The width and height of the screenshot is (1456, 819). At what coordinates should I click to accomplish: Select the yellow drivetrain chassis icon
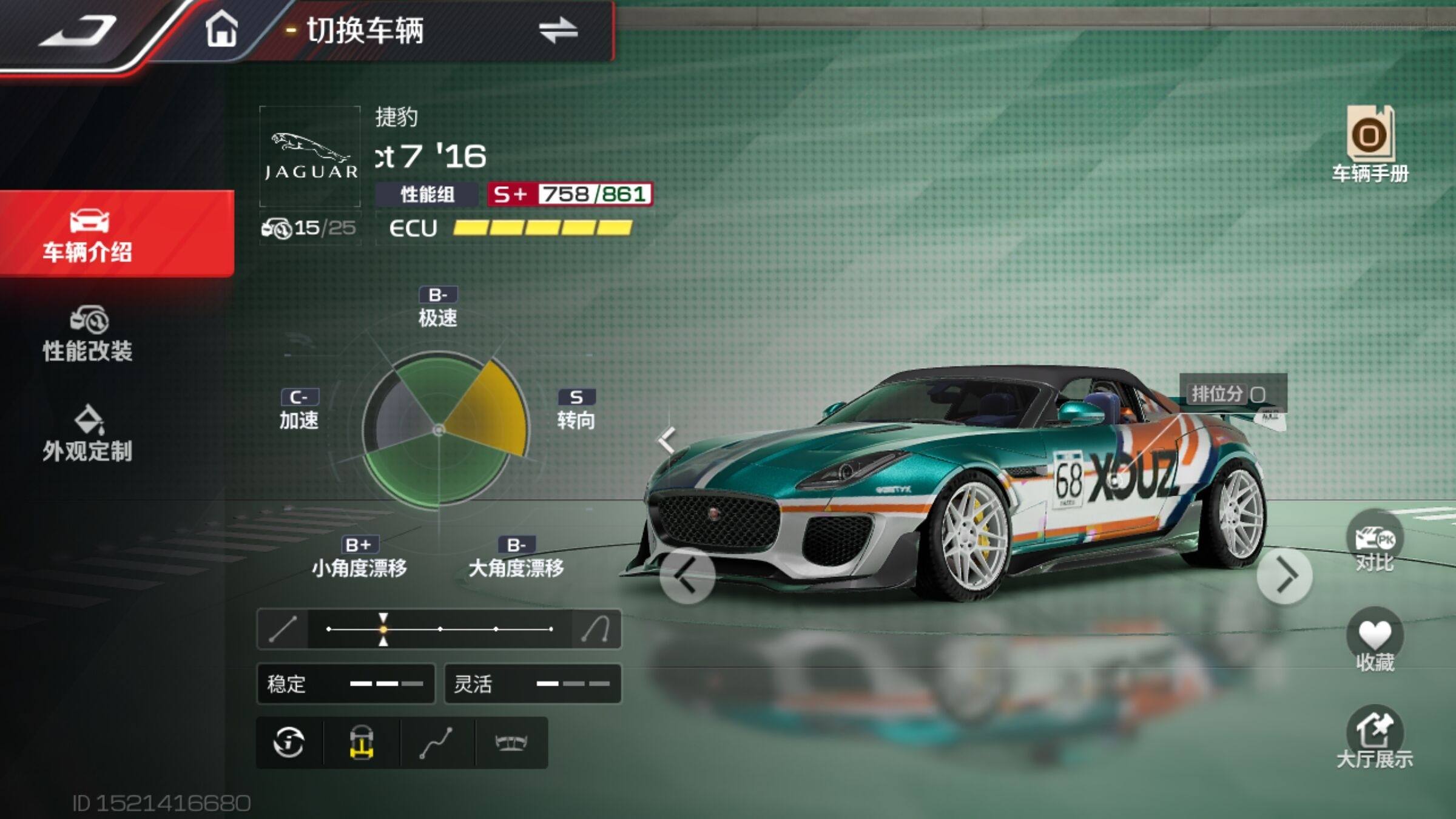[x=362, y=742]
